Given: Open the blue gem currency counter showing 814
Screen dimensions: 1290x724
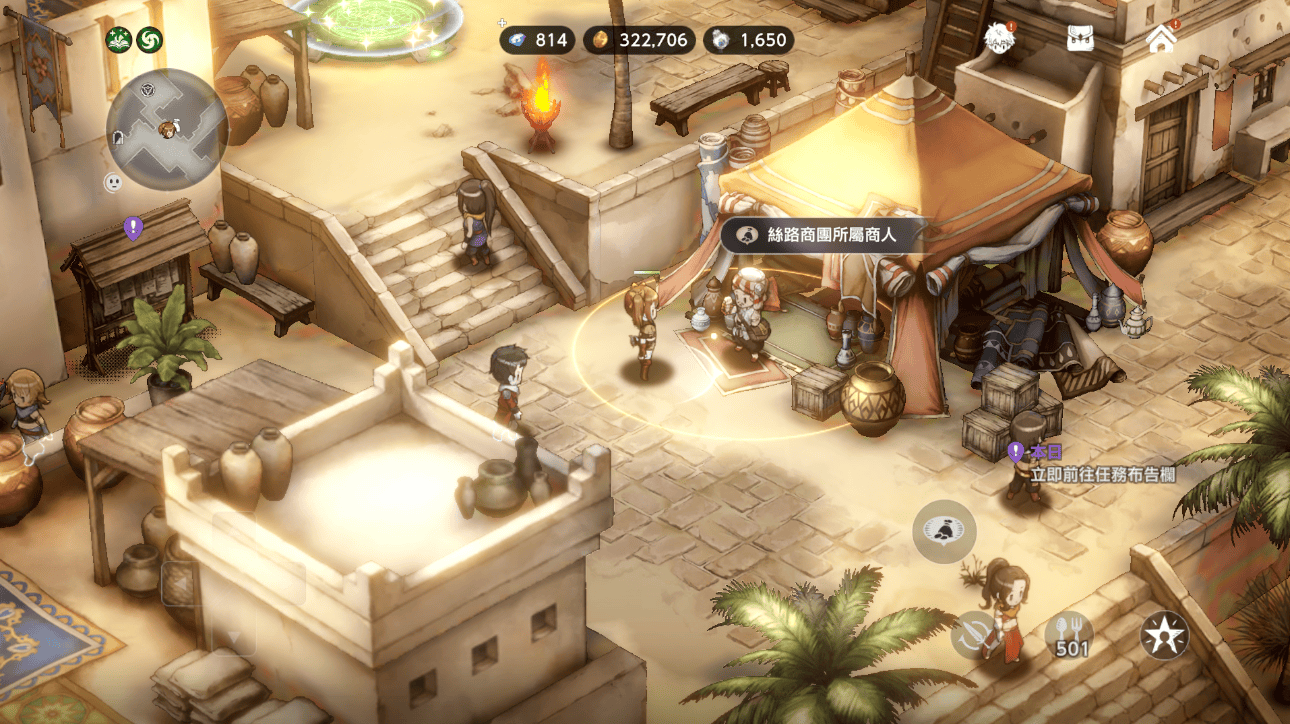Looking at the screenshot, I should 536,40.
